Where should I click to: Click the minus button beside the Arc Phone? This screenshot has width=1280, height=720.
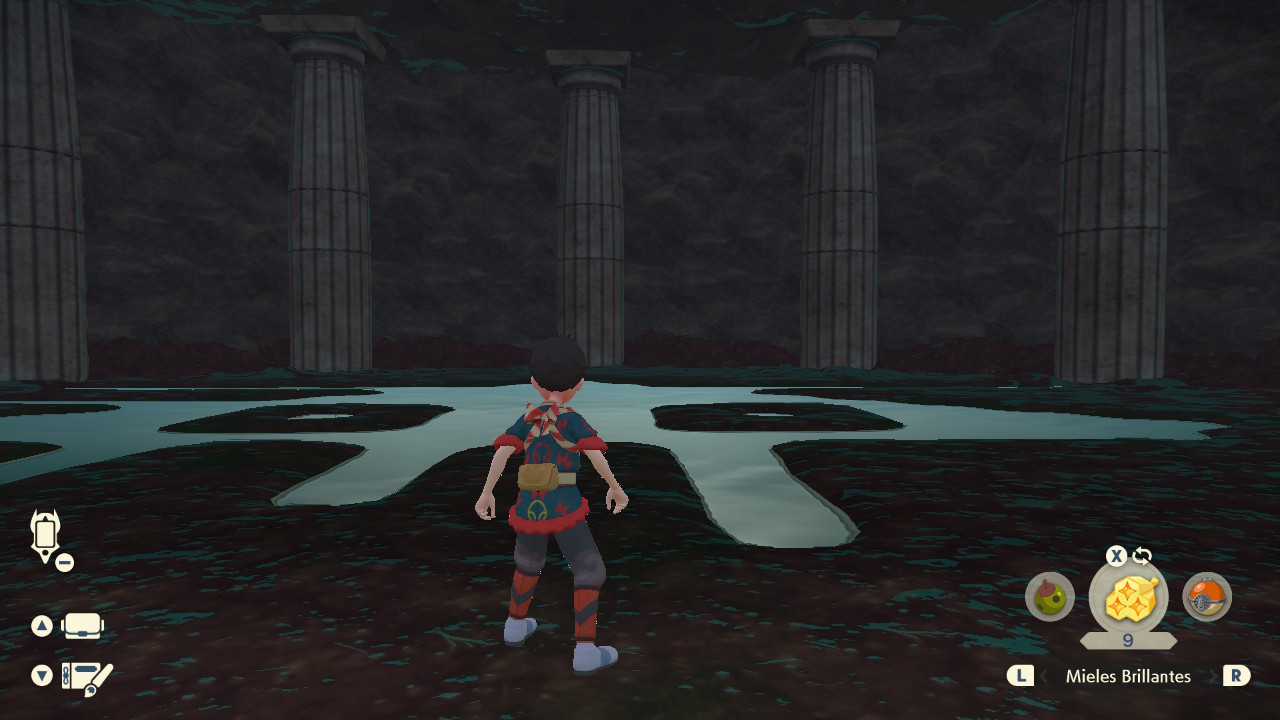pos(64,561)
